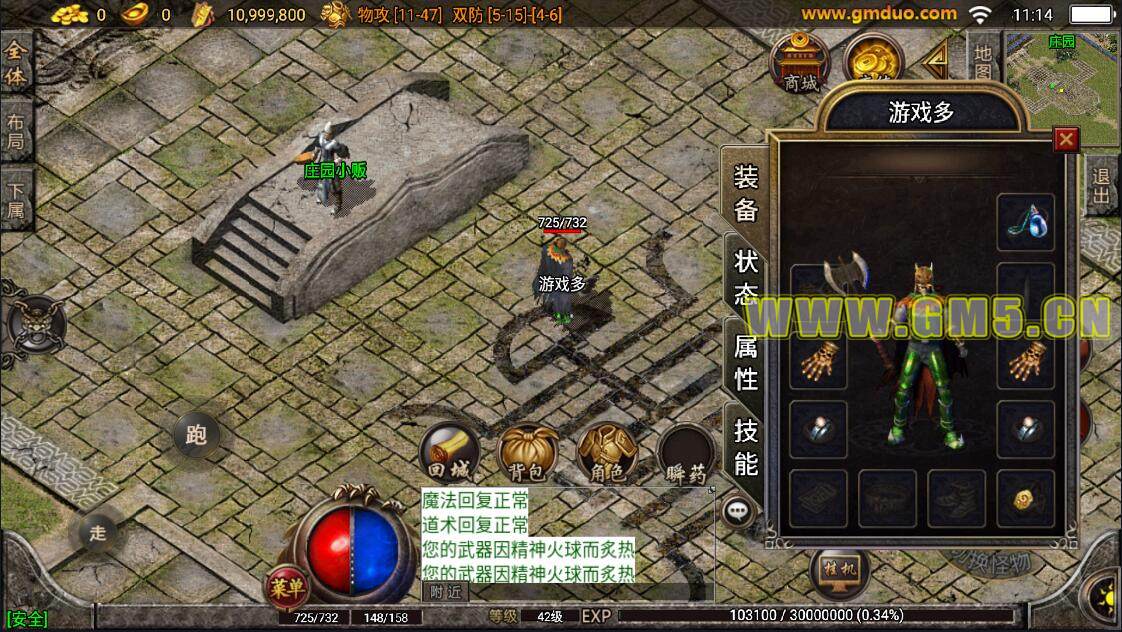1122x632 pixels.
Task: Show the 技能 (Skills) tab
Action: click(x=746, y=447)
